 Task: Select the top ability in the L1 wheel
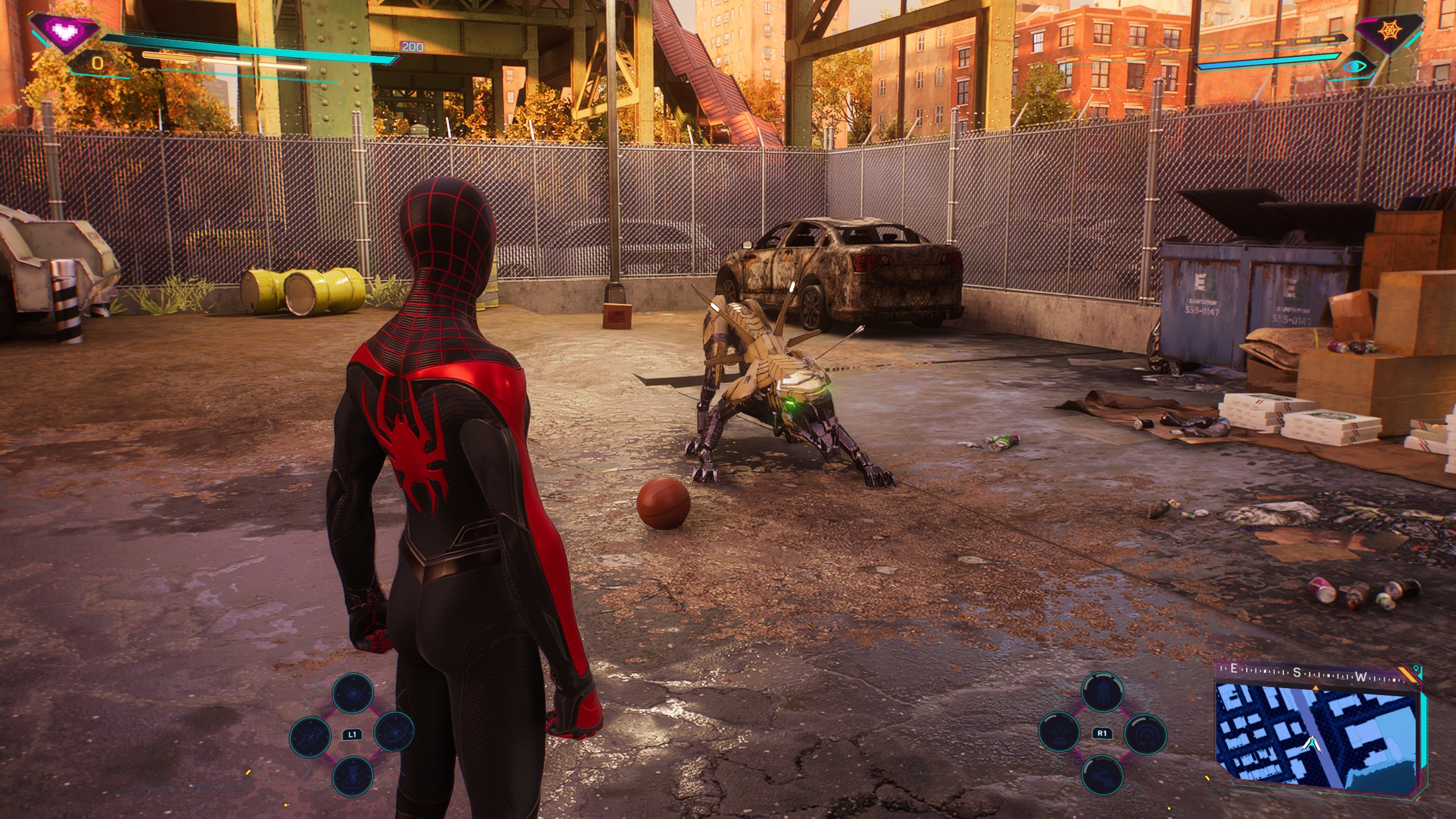click(353, 693)
